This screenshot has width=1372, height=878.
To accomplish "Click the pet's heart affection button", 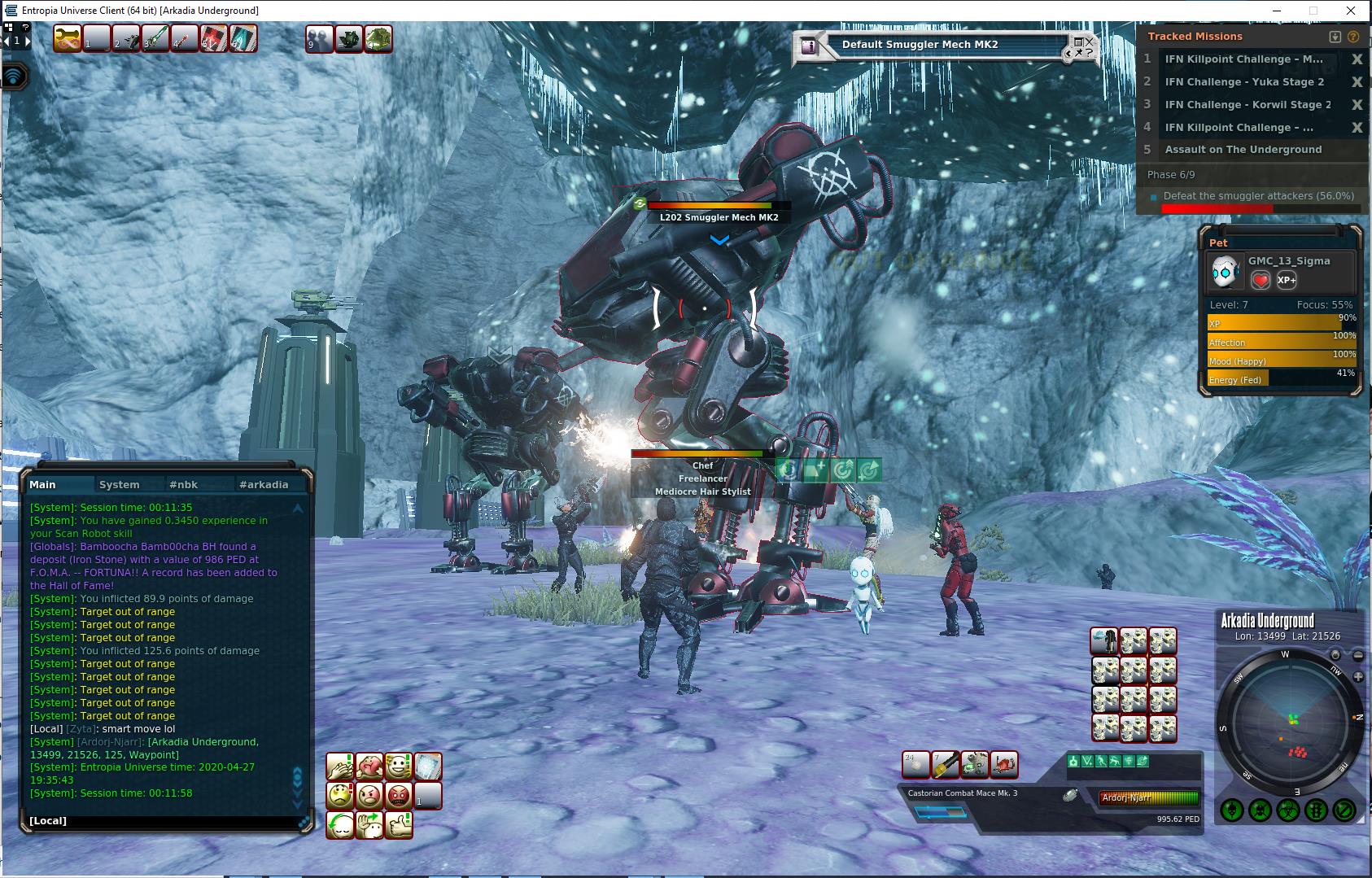I will (x=1260, y=280).
